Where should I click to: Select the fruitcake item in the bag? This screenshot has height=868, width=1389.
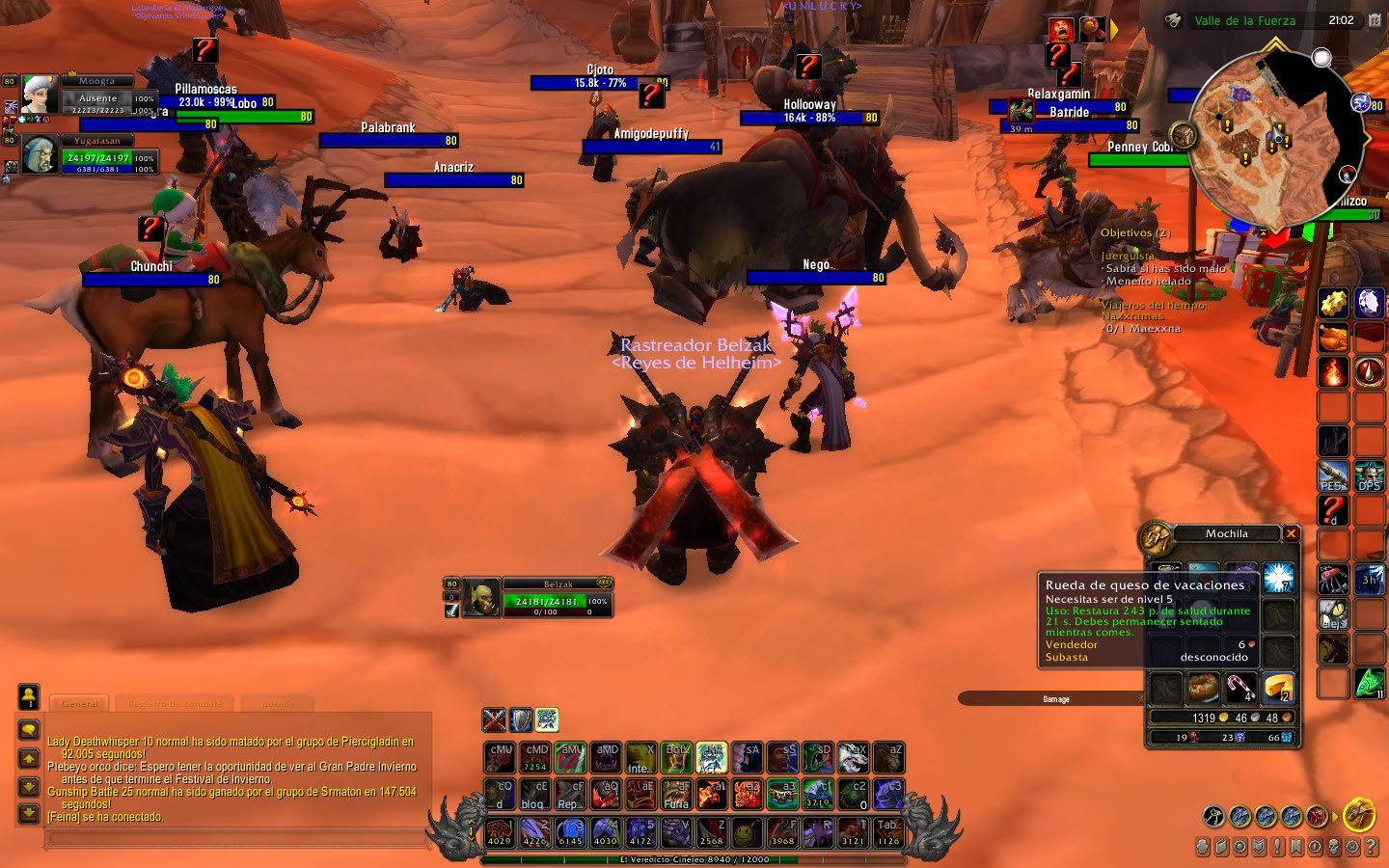[1204, 688]
